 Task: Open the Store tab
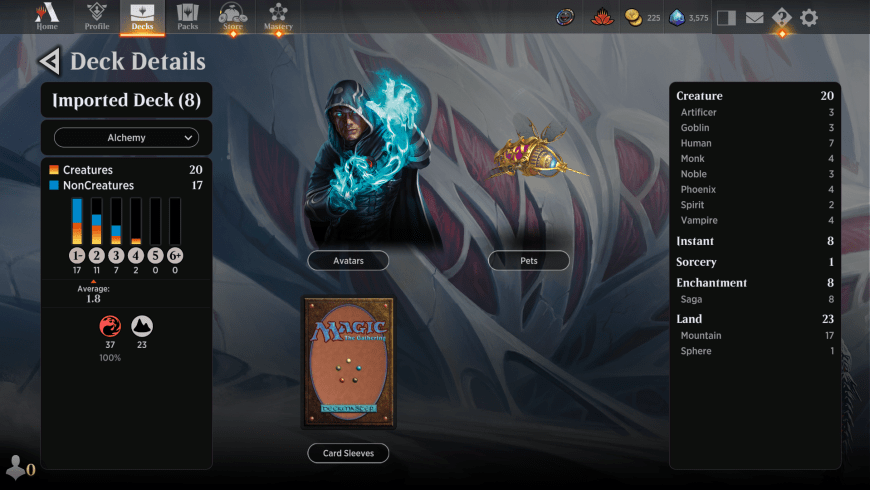point(232,16)
